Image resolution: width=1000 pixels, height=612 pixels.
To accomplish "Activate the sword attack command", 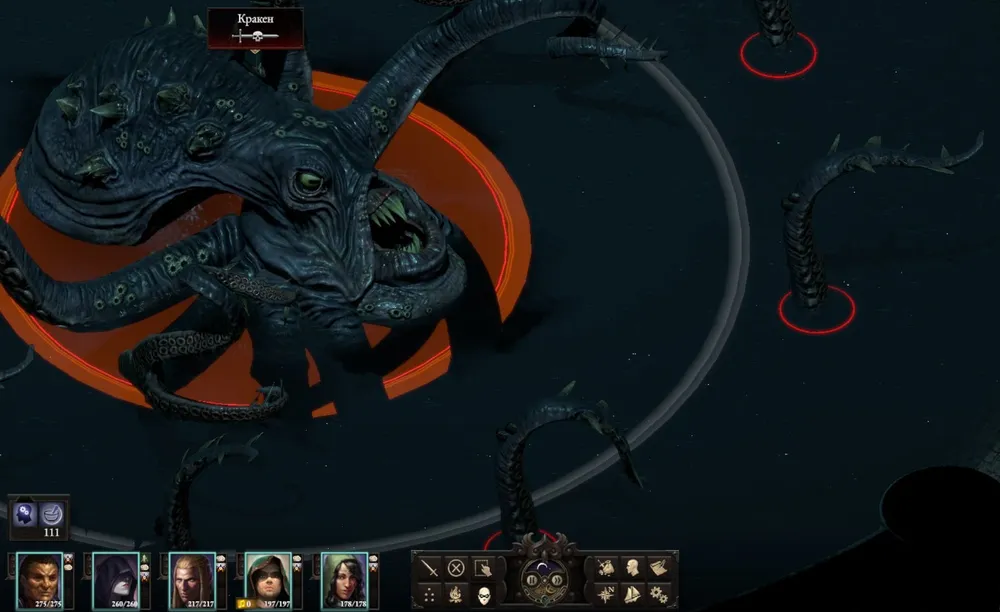I will coord(430,568).
